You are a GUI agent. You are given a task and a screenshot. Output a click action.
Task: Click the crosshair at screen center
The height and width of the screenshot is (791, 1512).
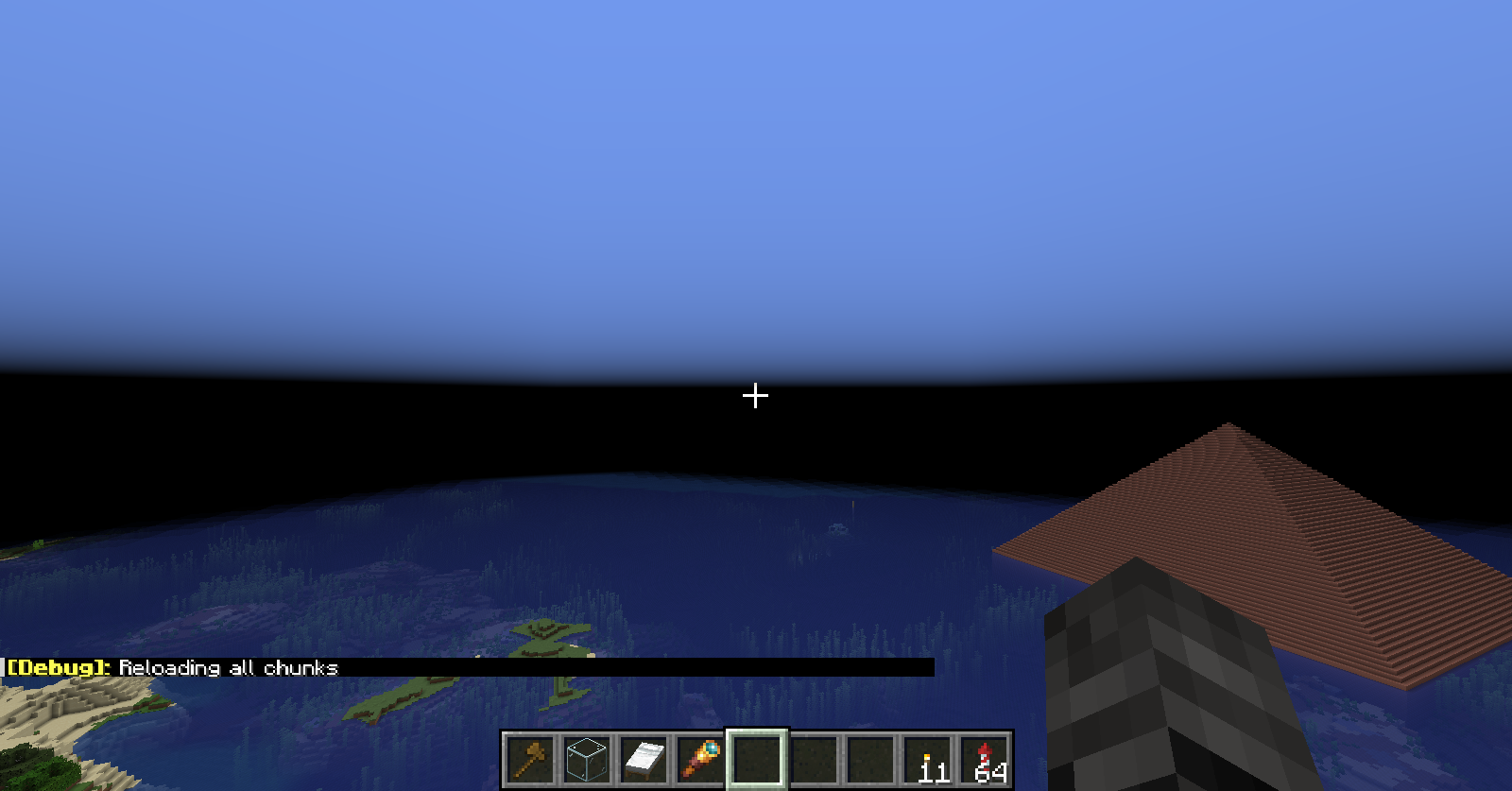755,396
